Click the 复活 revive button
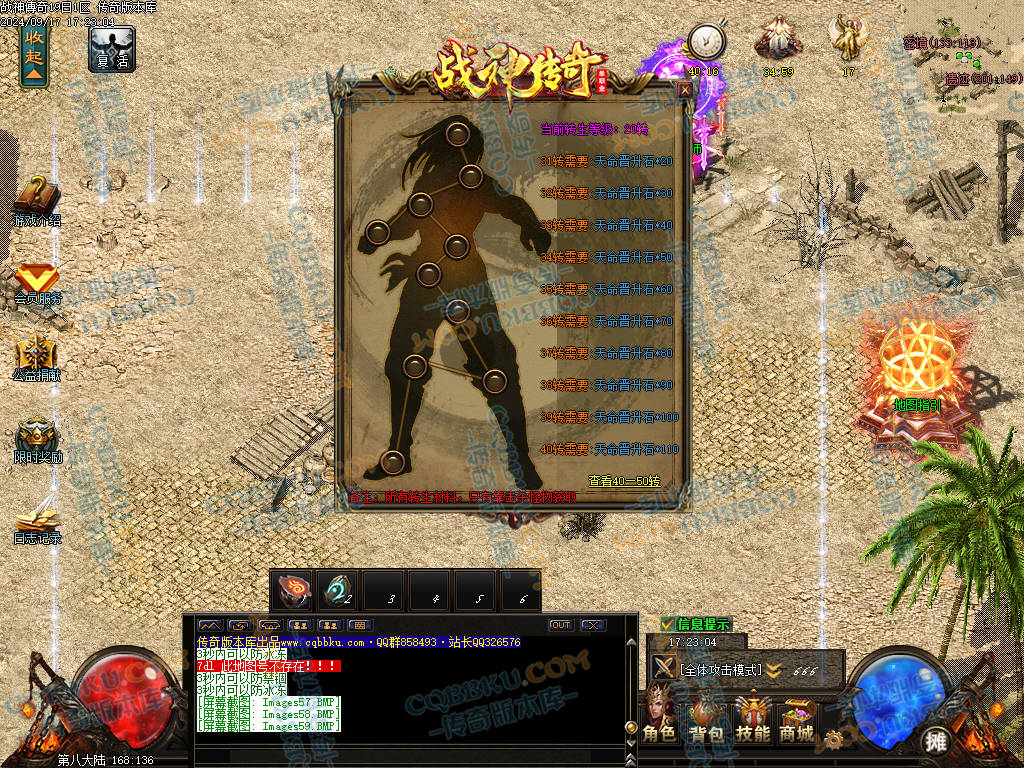Screen dimensions: 1024x768 pyautogui.click(x=111, y=49)
